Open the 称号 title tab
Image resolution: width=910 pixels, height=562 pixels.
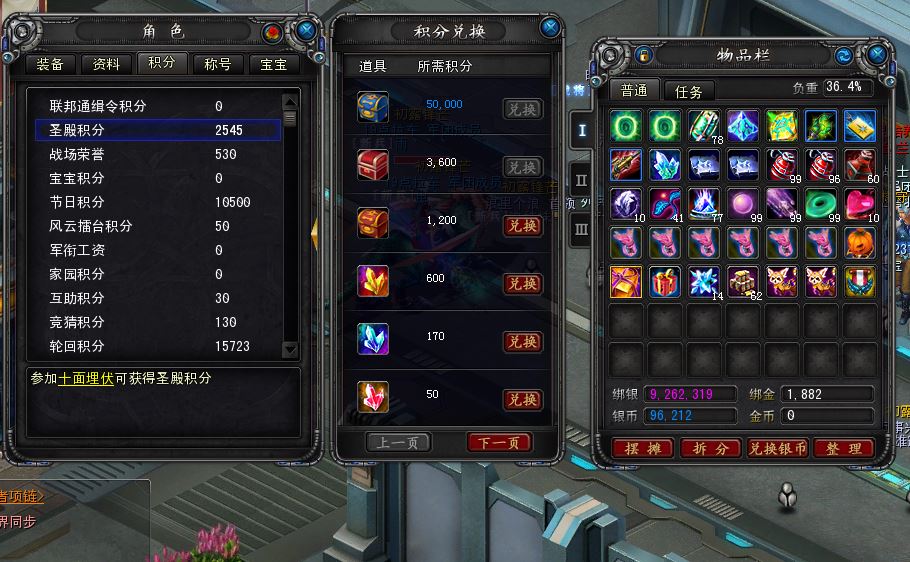[218, 64]
